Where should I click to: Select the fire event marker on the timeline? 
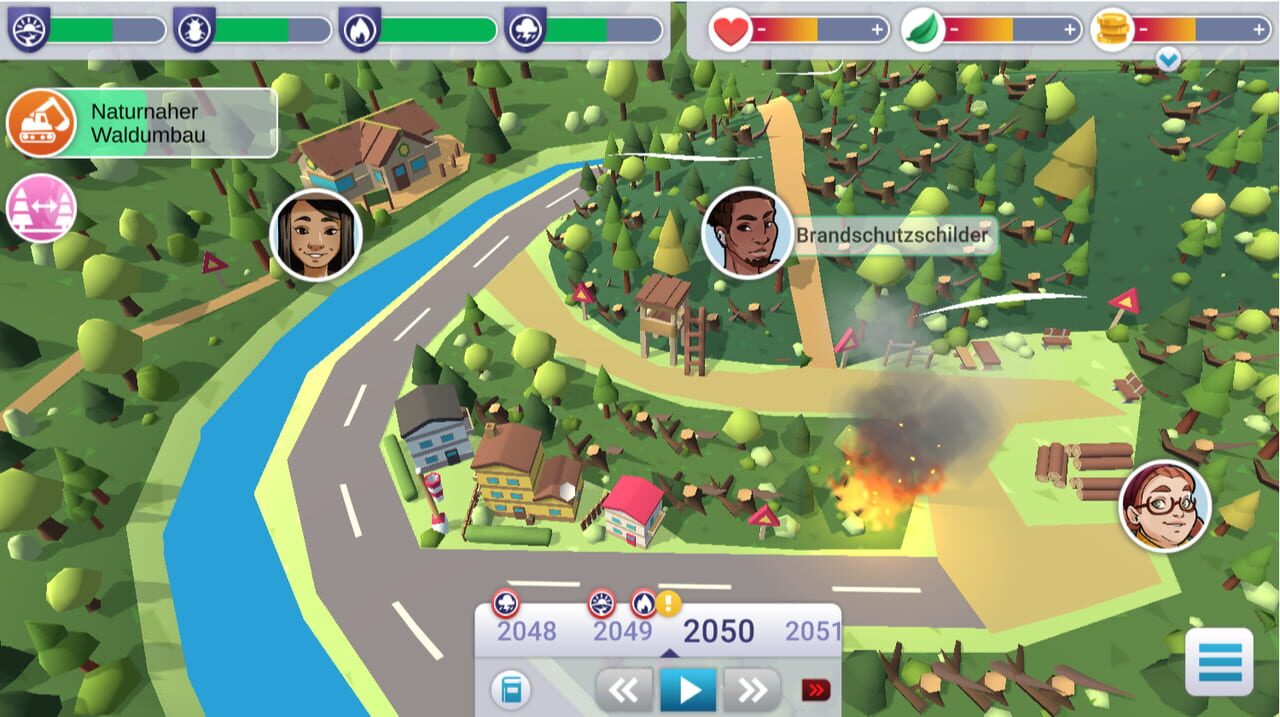643,604
